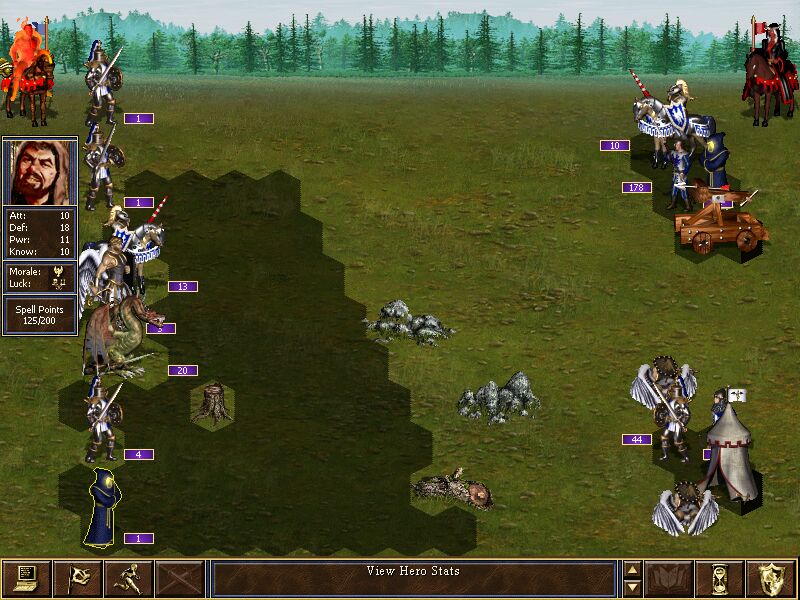
Task: Open the system options computer icon
Action: pos(26,578)
